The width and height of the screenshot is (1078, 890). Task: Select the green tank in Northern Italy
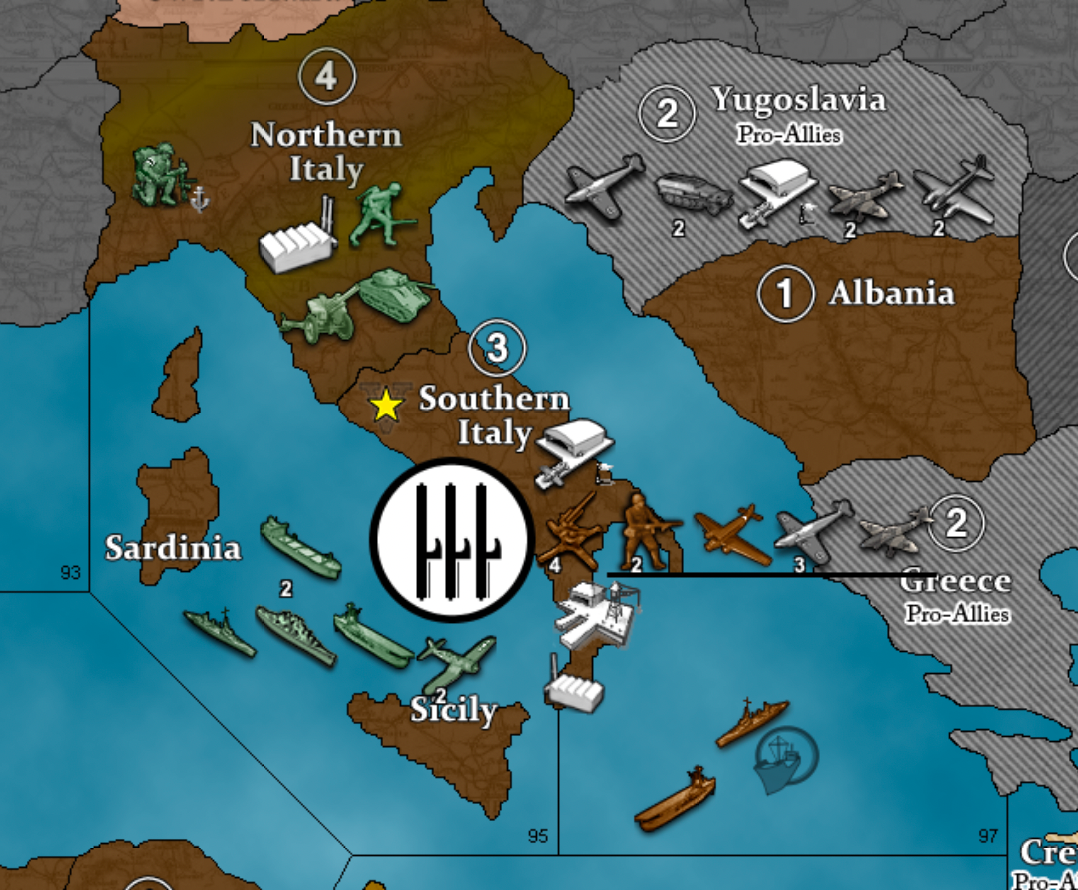(394, 292)
